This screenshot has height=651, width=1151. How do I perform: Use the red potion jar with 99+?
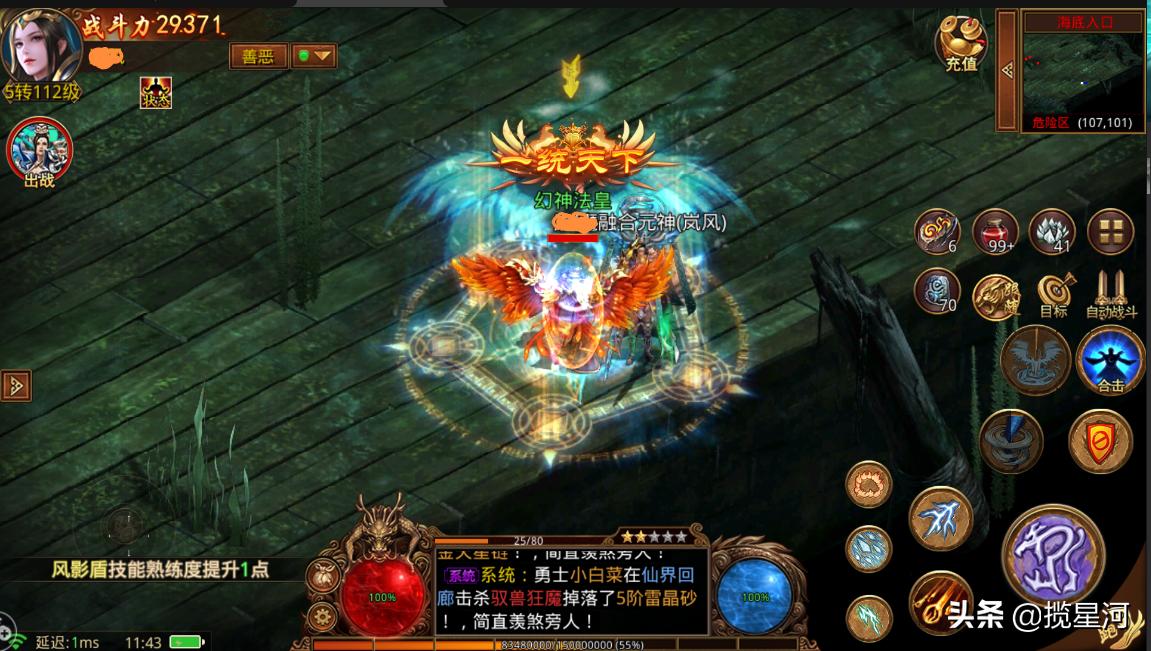point(995,231)
